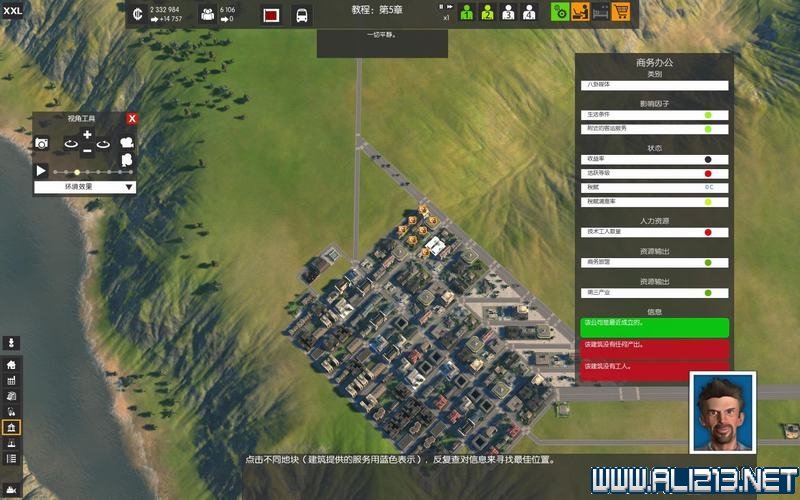Image resolution: width=800 pixels, height=500 pixels.
Task: Take a screenshot with the camera icon
Action: [42, 143]
